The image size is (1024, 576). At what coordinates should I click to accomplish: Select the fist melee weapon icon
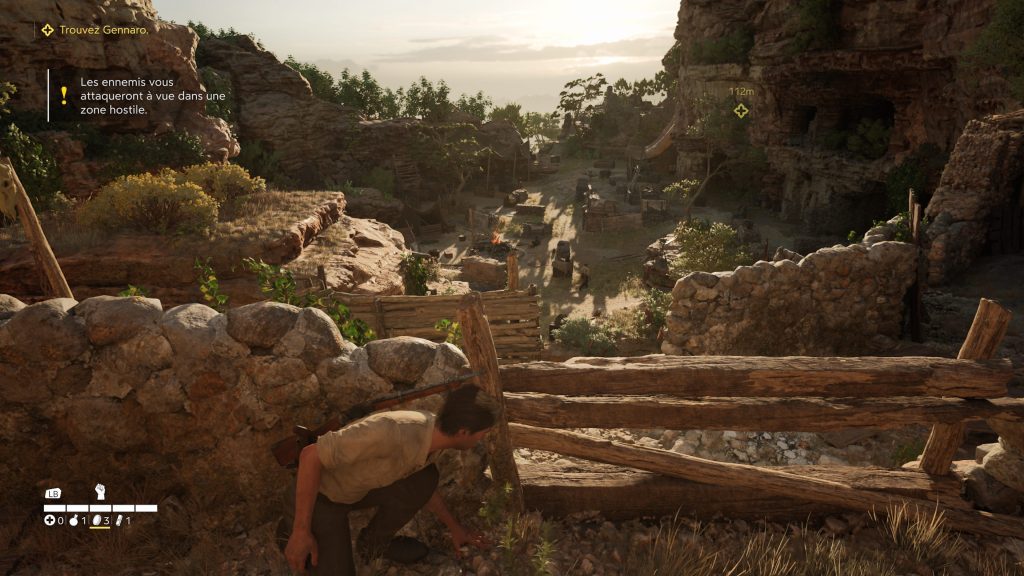pos(100,491)
